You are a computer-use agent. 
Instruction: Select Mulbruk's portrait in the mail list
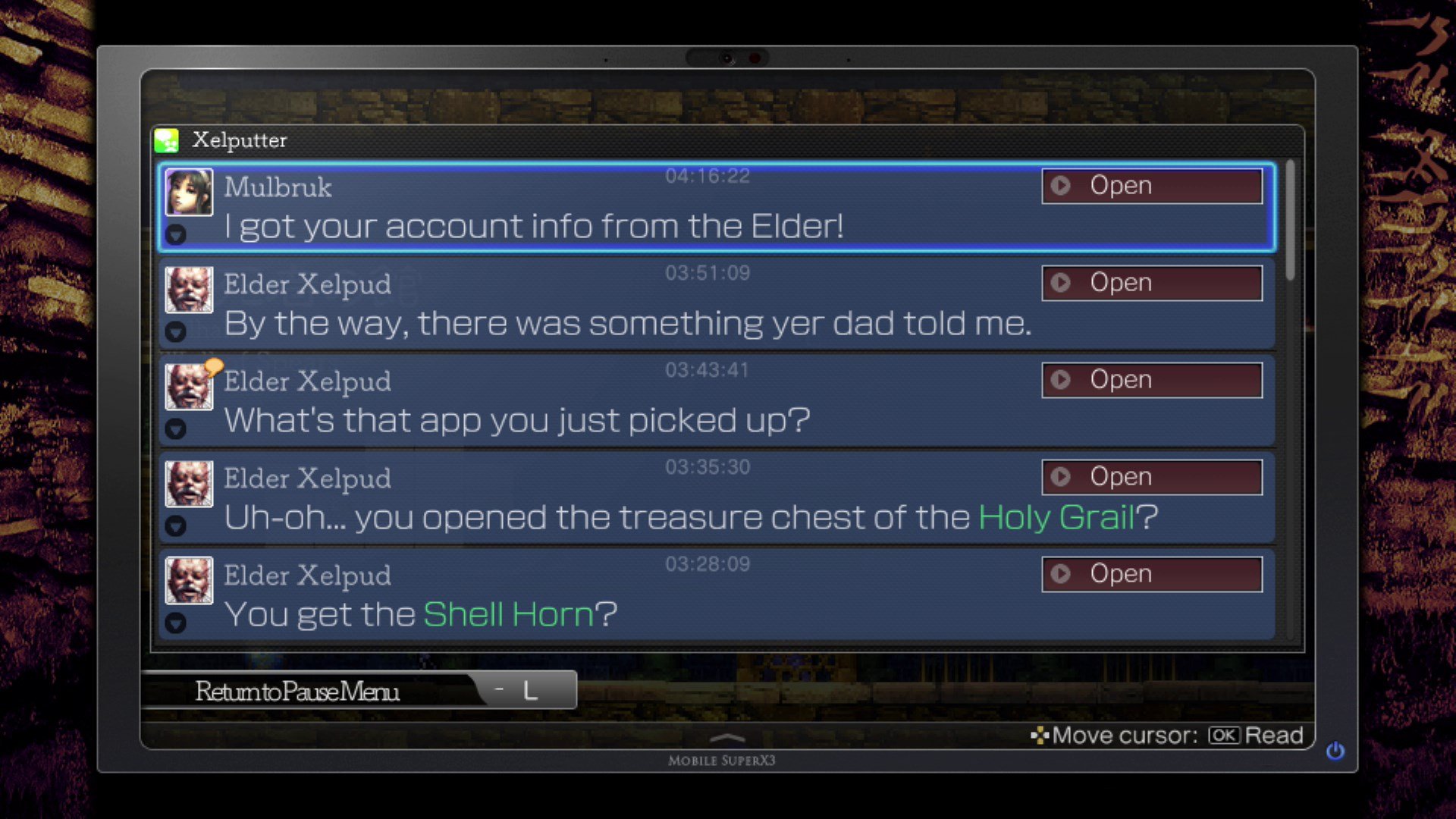point(189,193)
